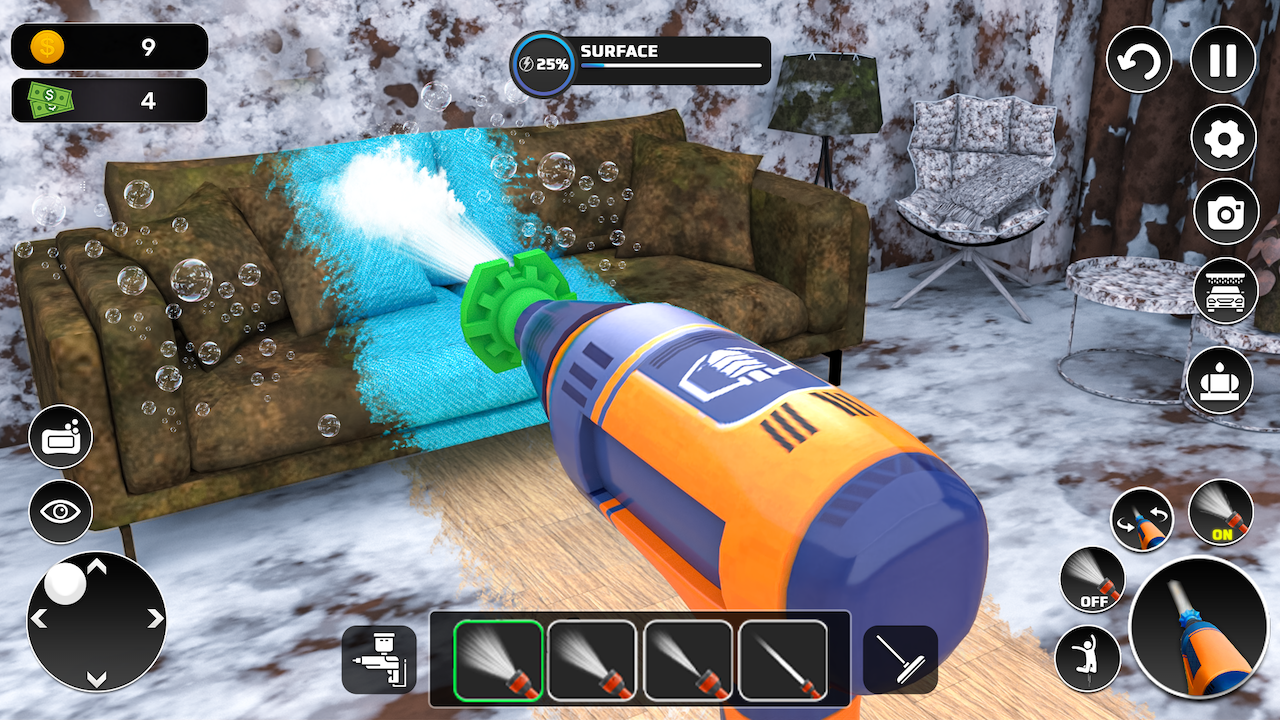Image resolution: width=1280 pixels, height=720 pixels.
Task: Select the currently highlighted wide spray nozzle
Action: (497, 660)
